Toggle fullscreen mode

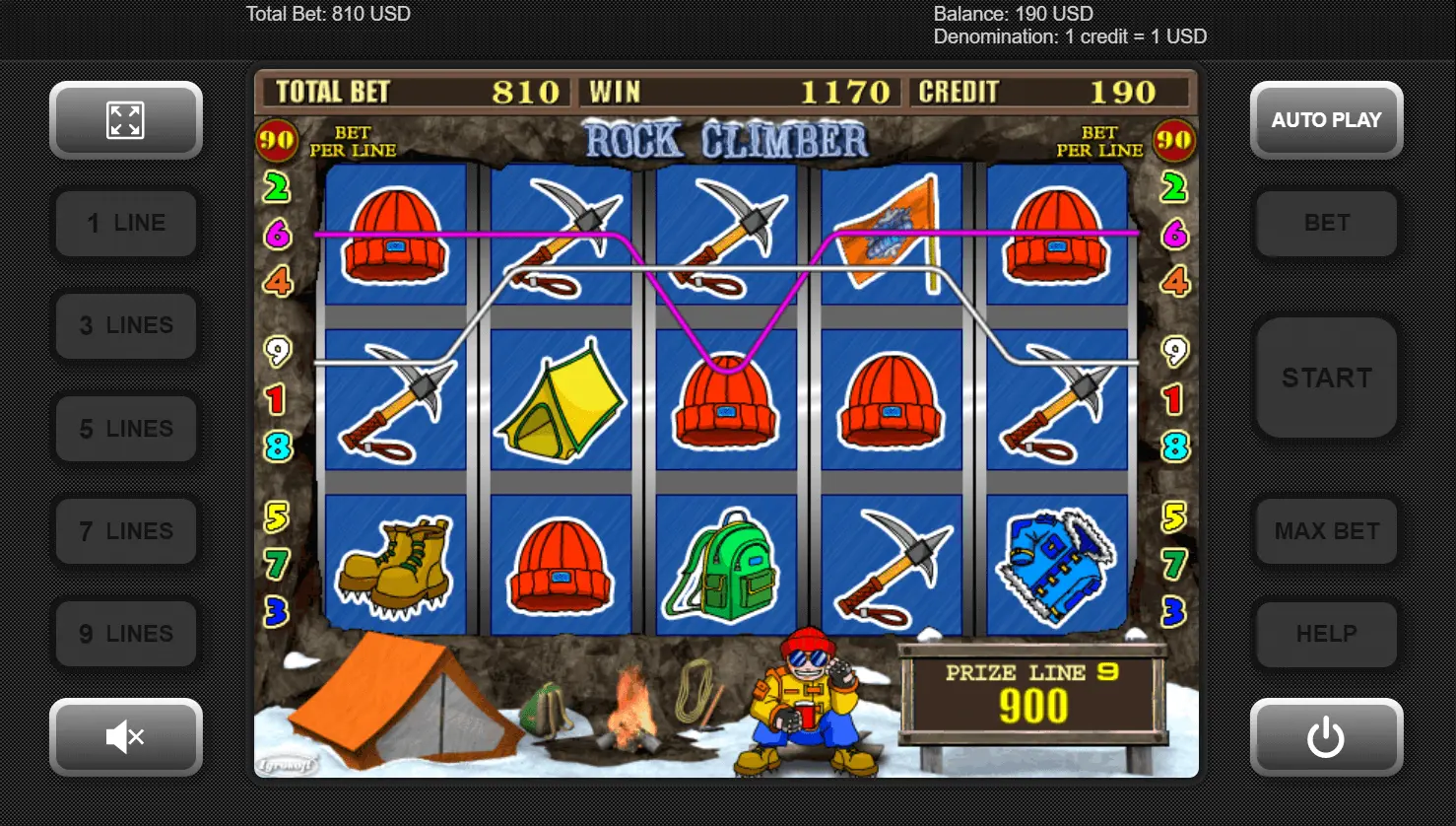[126, 120]
